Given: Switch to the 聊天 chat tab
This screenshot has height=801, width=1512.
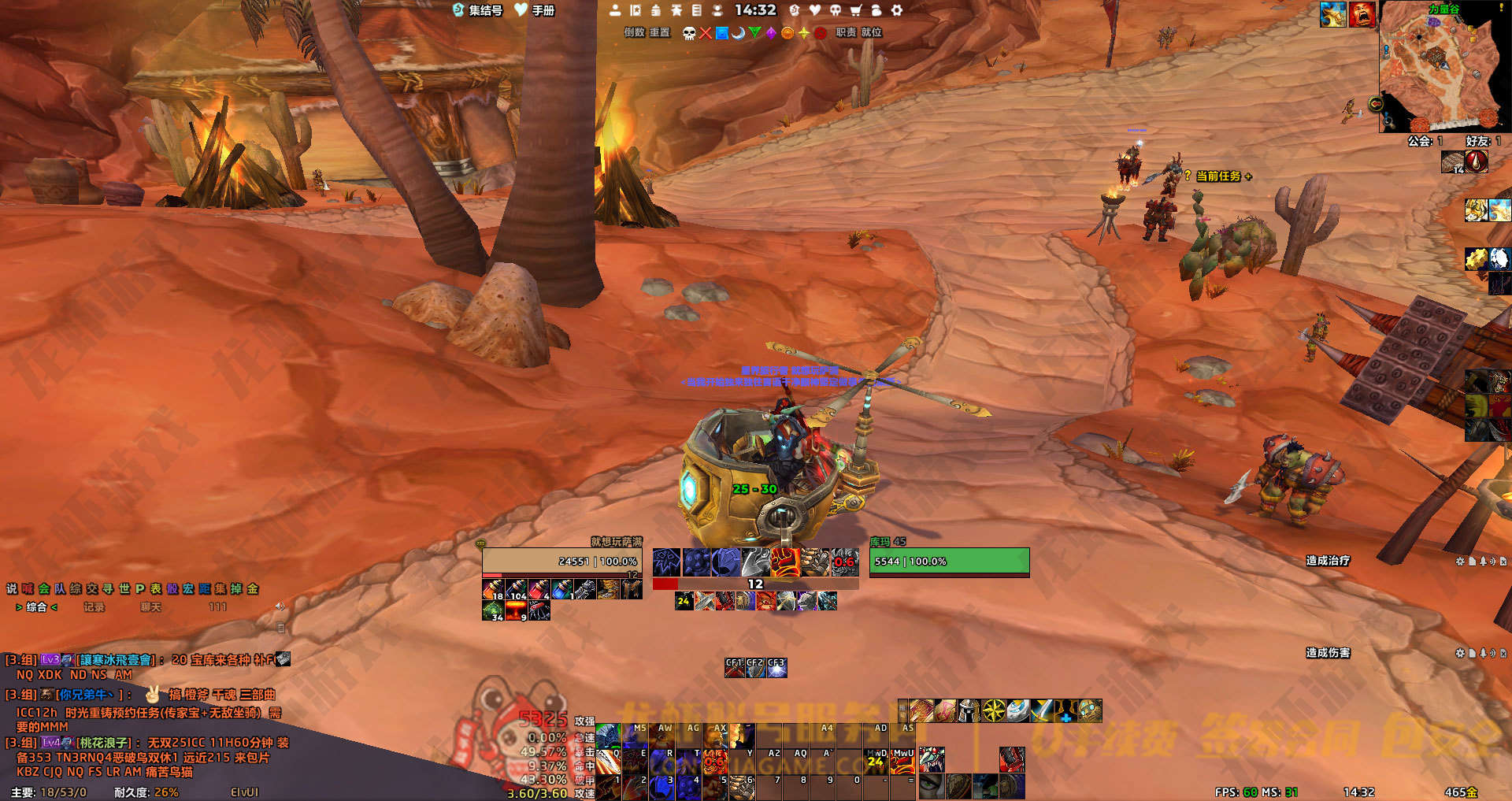Looking at the screenshot, I should coord(150,607).
